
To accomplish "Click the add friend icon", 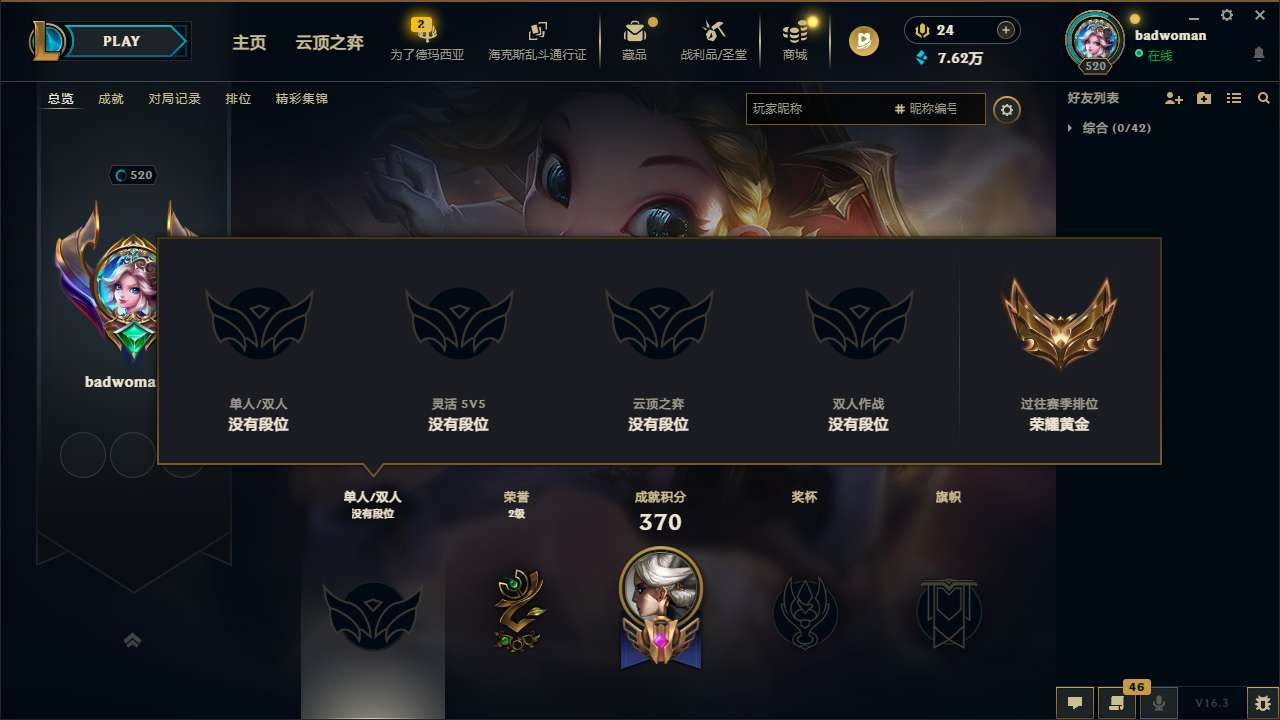I will [1171, 98].
